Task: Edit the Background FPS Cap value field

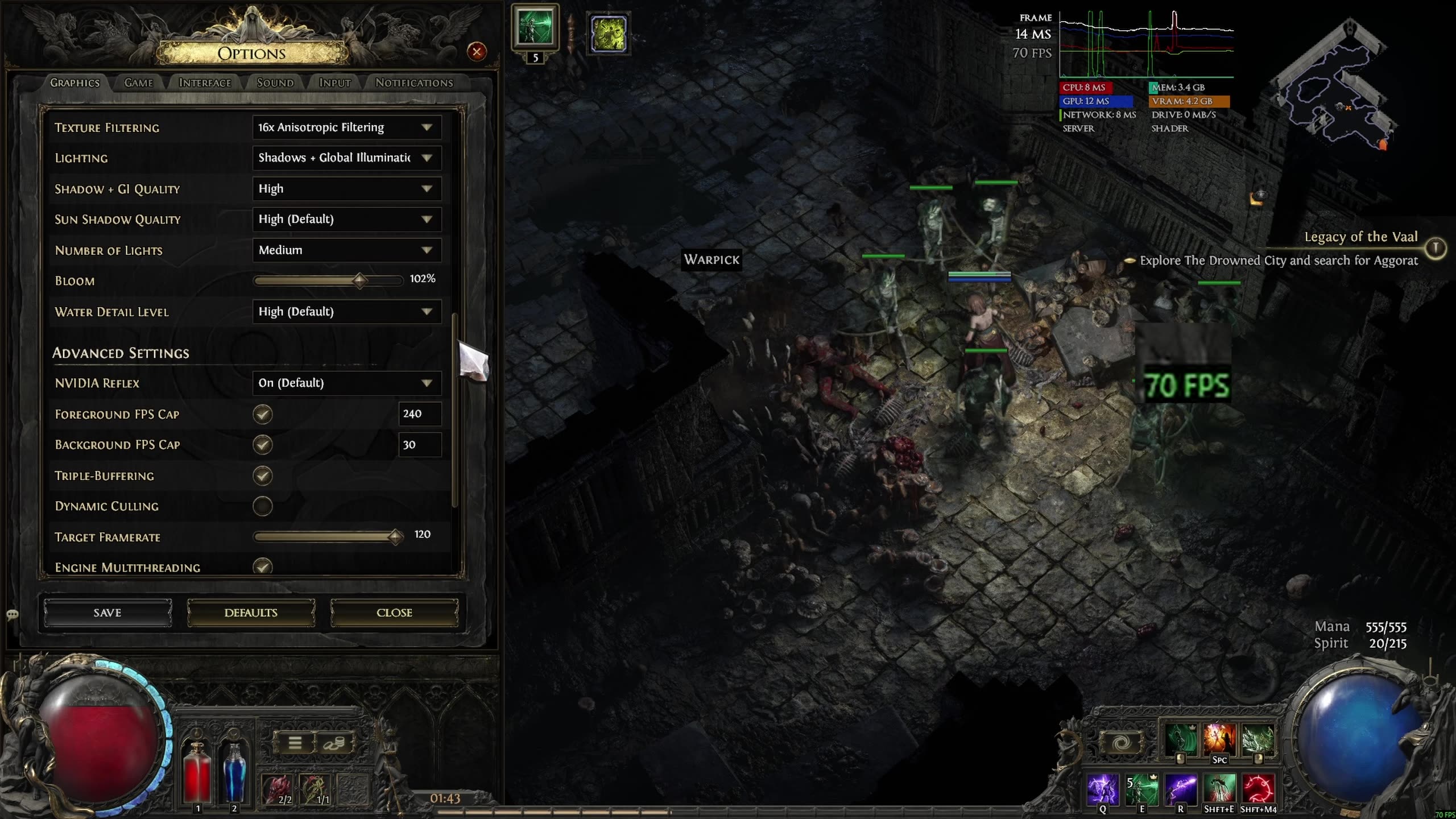Action: (420, 445)
